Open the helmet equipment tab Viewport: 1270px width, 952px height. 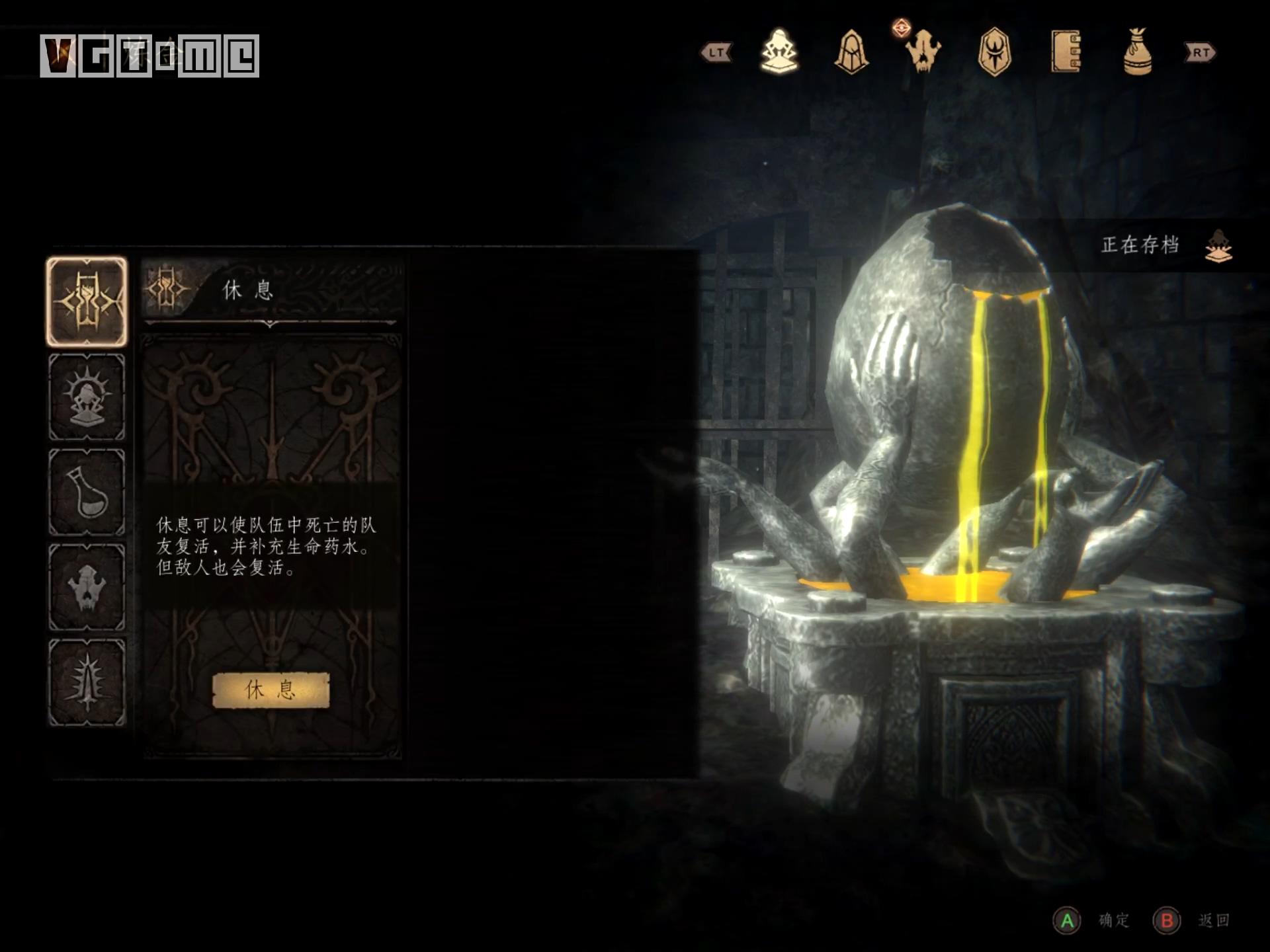[851, 52]
